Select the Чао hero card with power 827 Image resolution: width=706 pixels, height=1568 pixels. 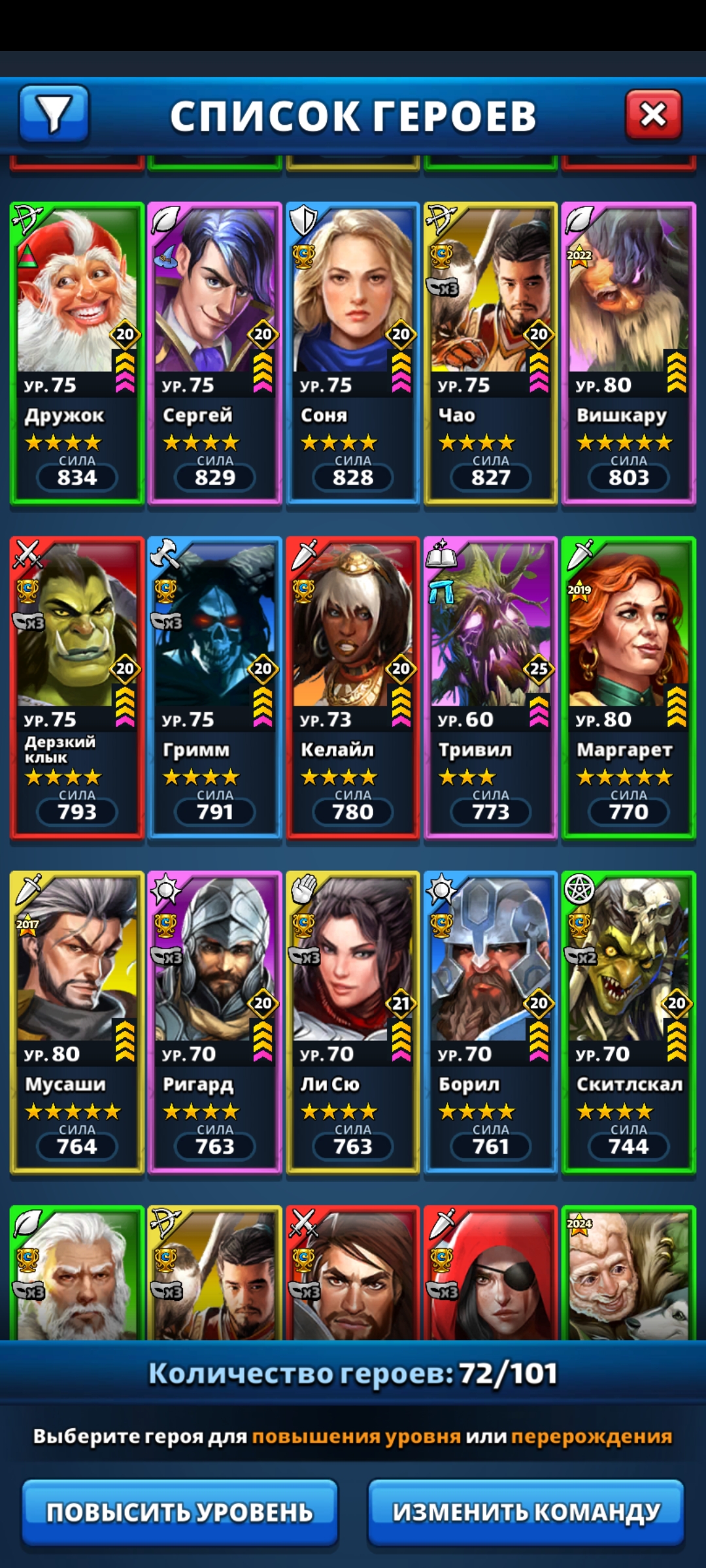(x=491, y=353)
